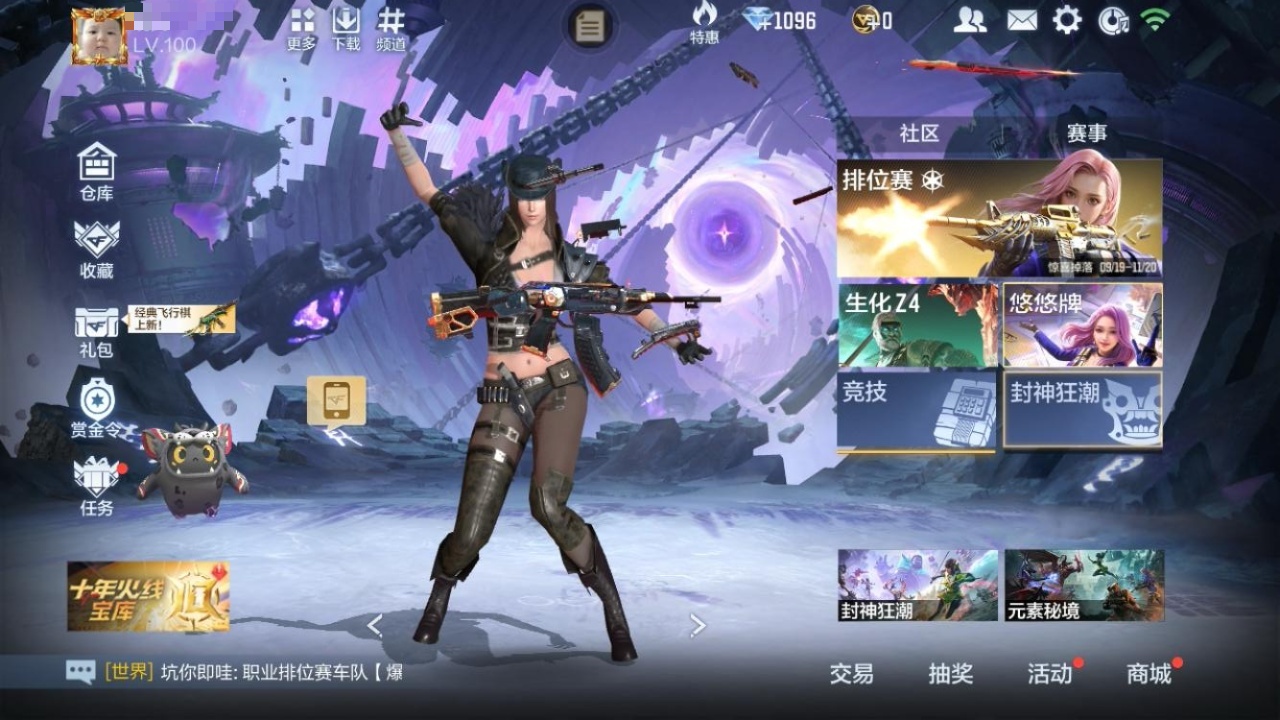Viewport: 1280px width, 720px height.
Task: Open the 礼包 (Gift pack) menu
Action: tap(97, 330)
